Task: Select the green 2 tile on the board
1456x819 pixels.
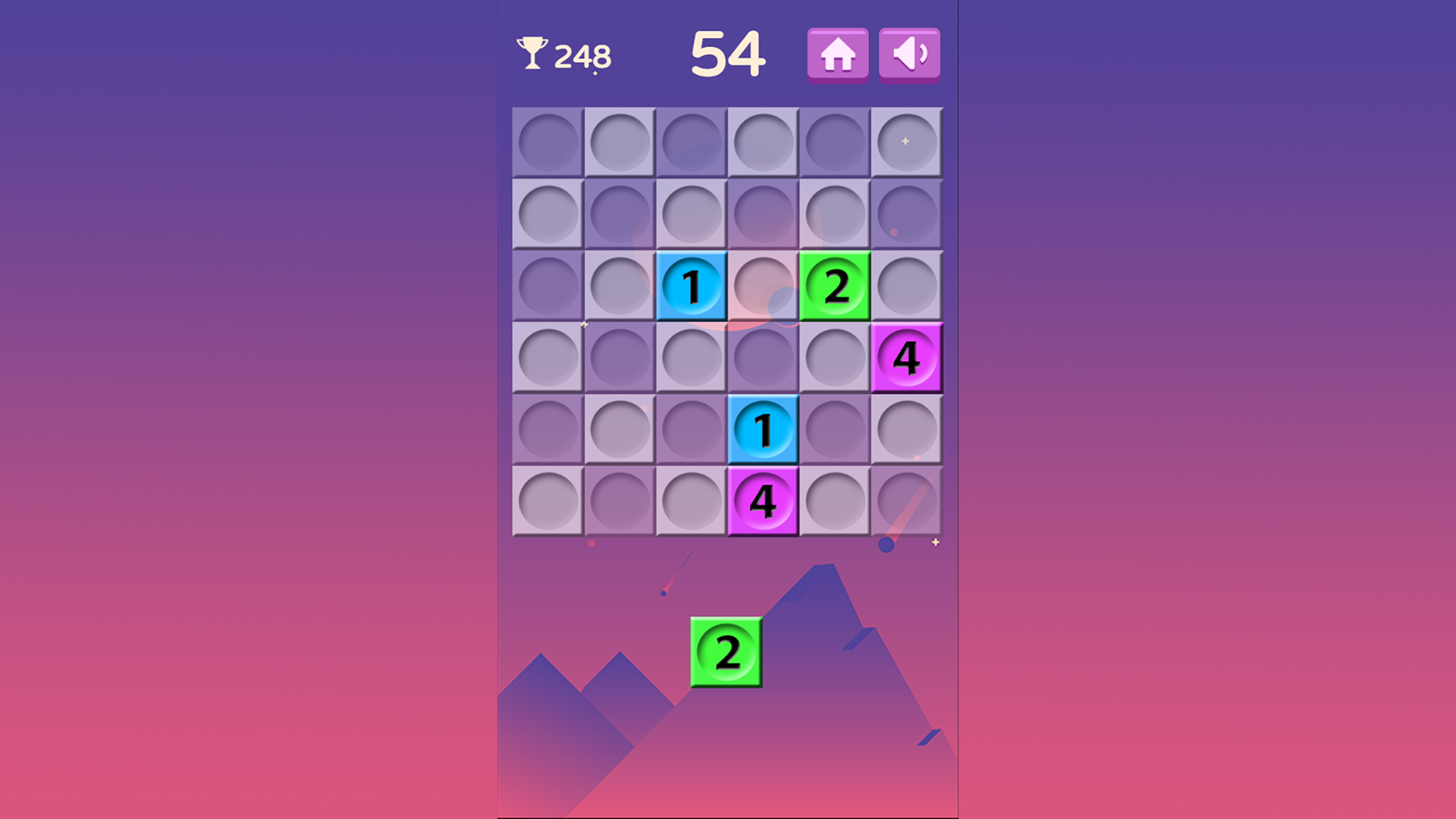Action: point(835,287)
